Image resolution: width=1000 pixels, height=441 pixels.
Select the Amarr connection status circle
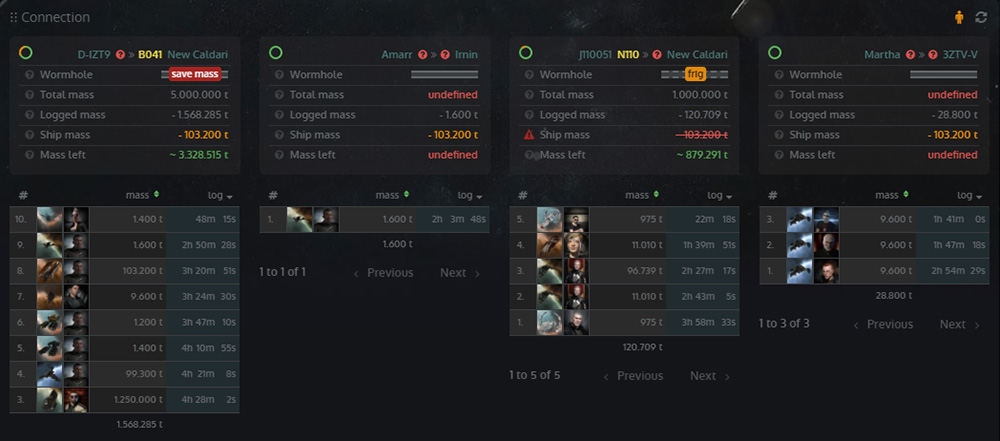(x=275, y=53)
